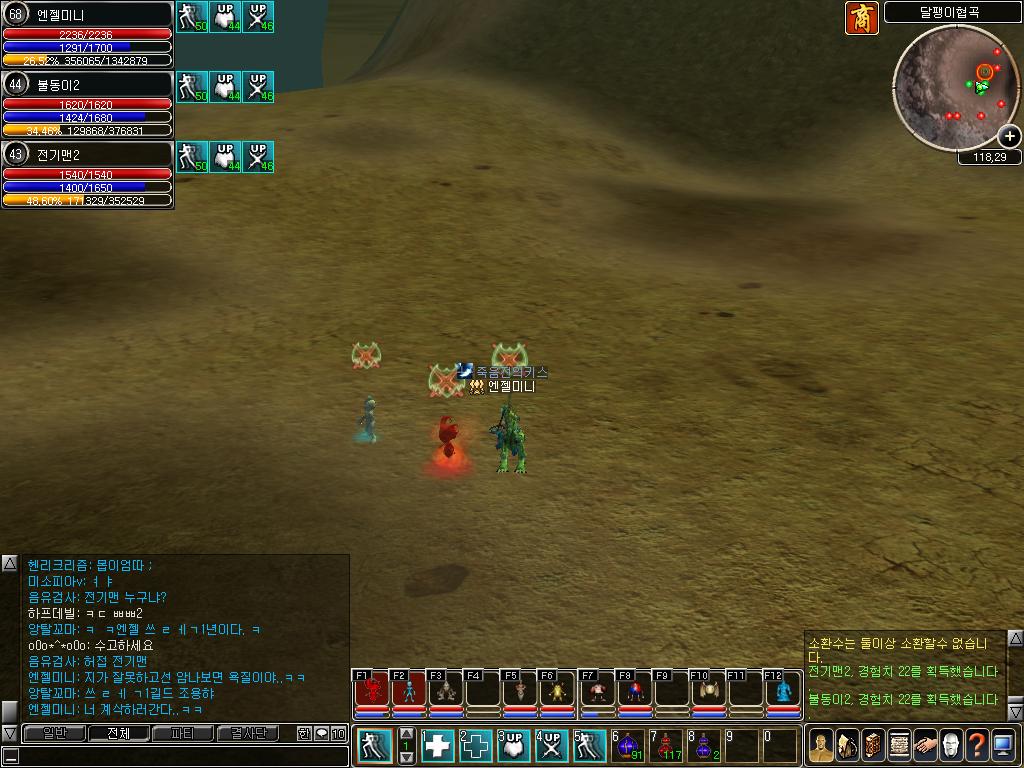Click the minimap's plus zoom button
This screenshot has height=768, width=1024.
(x=1010, y=136)
